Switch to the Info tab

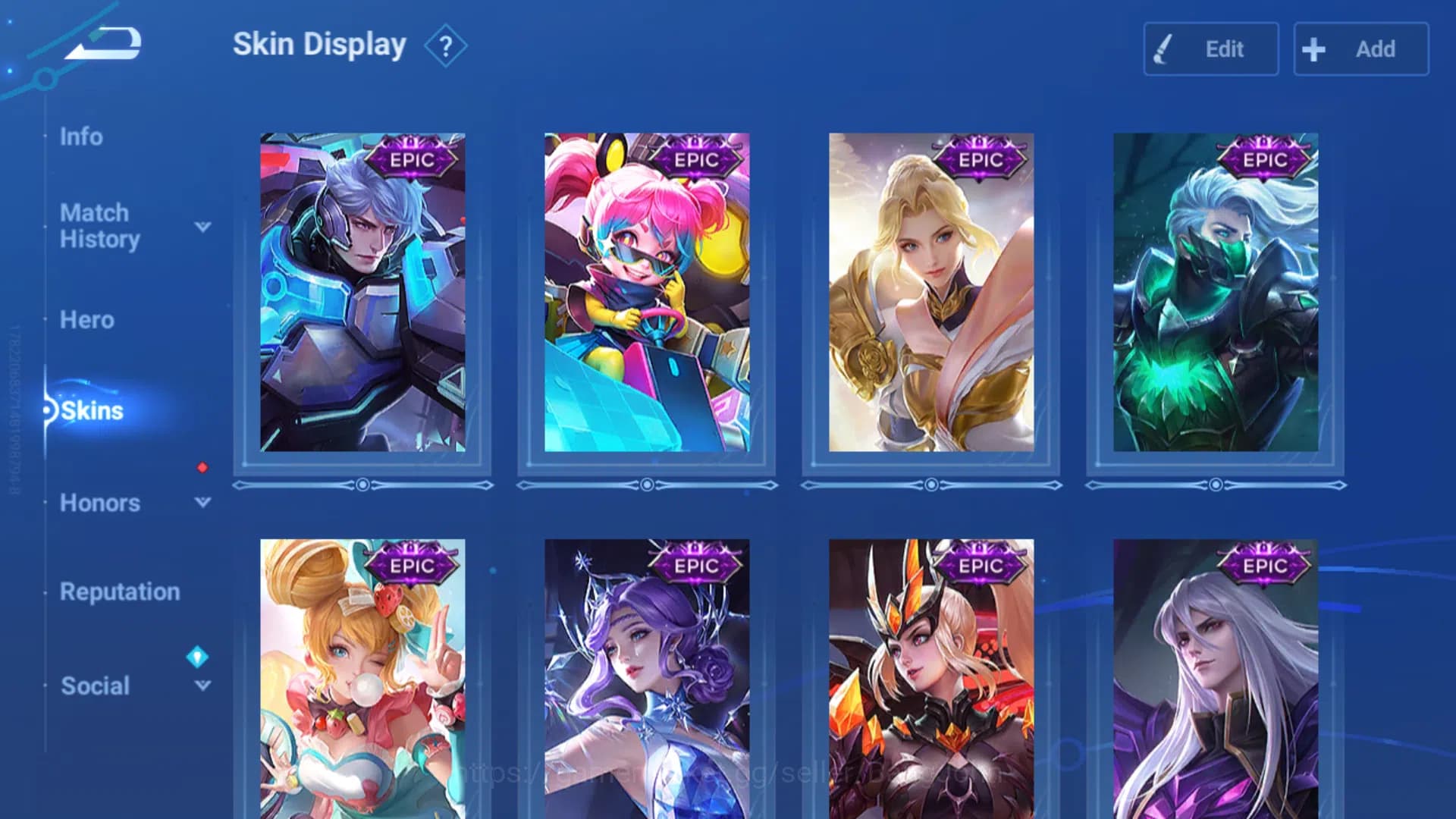click(x=82, y=136)
